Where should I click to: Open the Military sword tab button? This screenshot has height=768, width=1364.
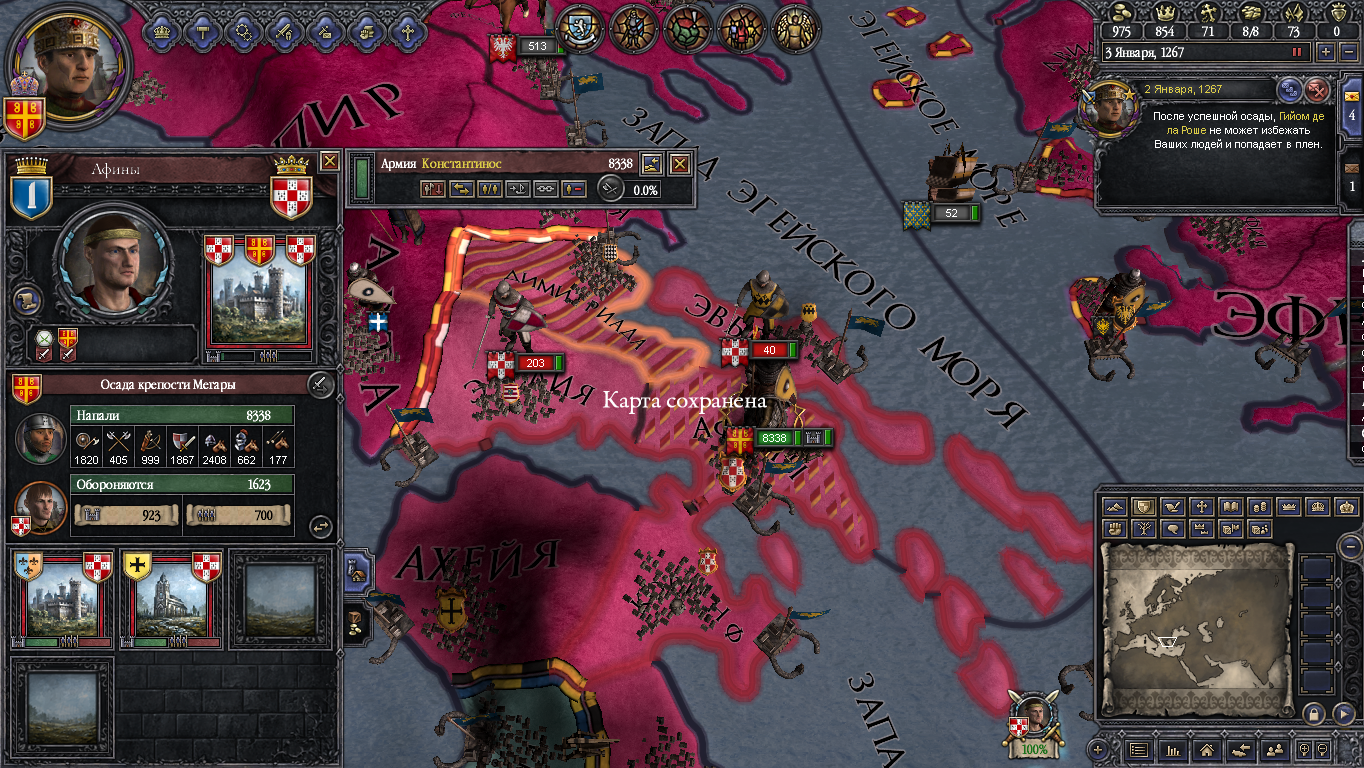pos(285,31)
